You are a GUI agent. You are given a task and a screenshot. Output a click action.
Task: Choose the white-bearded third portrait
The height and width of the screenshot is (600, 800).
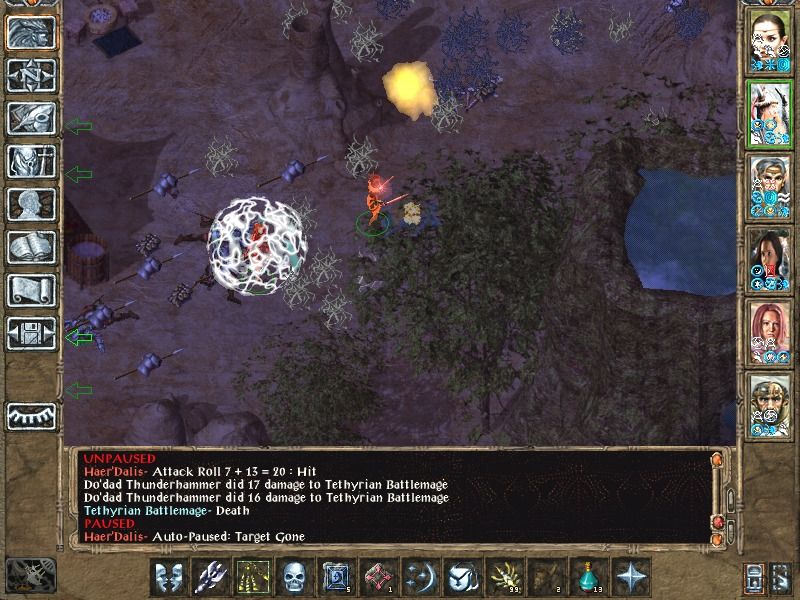click(x=770, y=185)
